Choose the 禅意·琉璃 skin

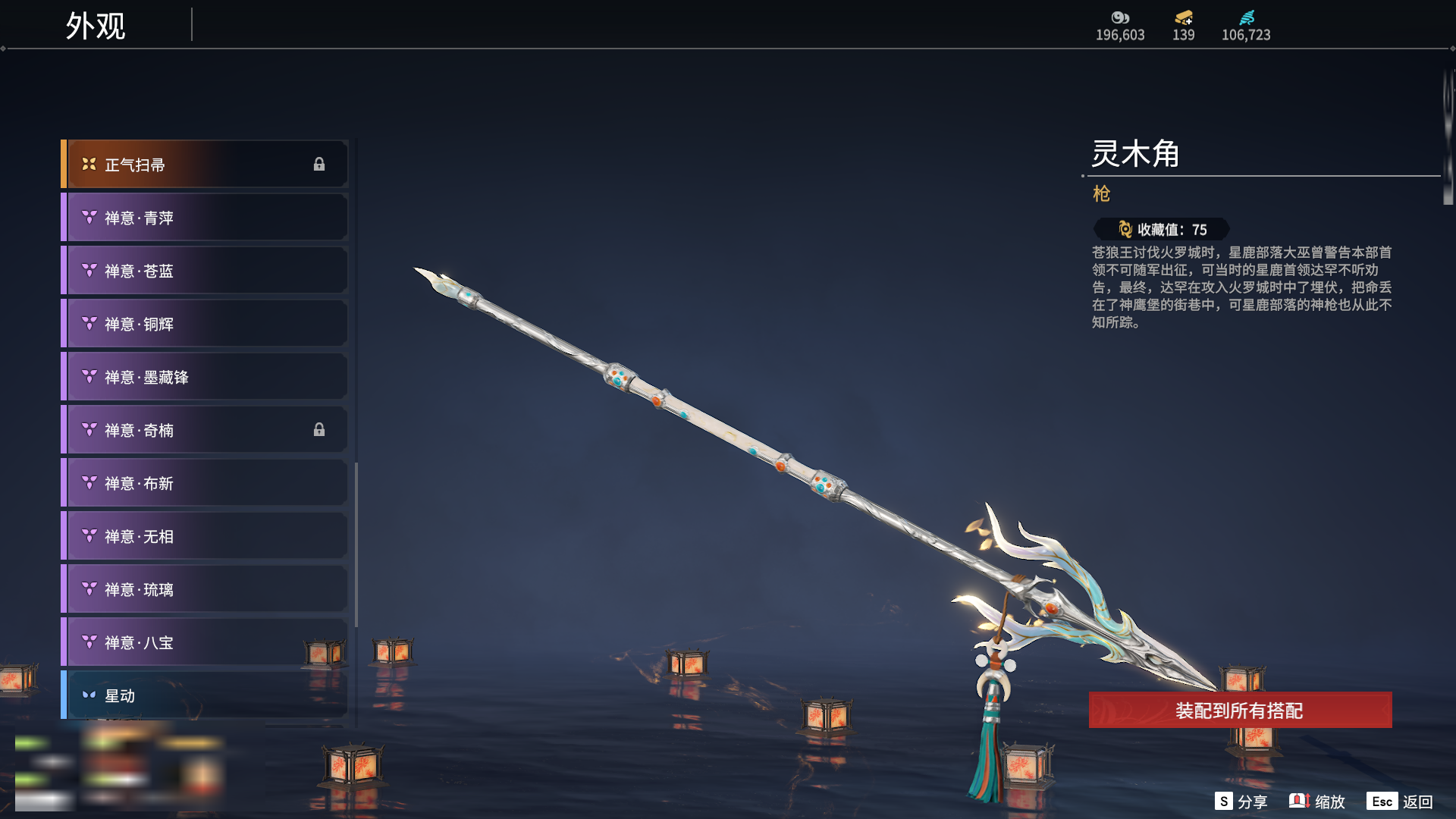[205, 589]
